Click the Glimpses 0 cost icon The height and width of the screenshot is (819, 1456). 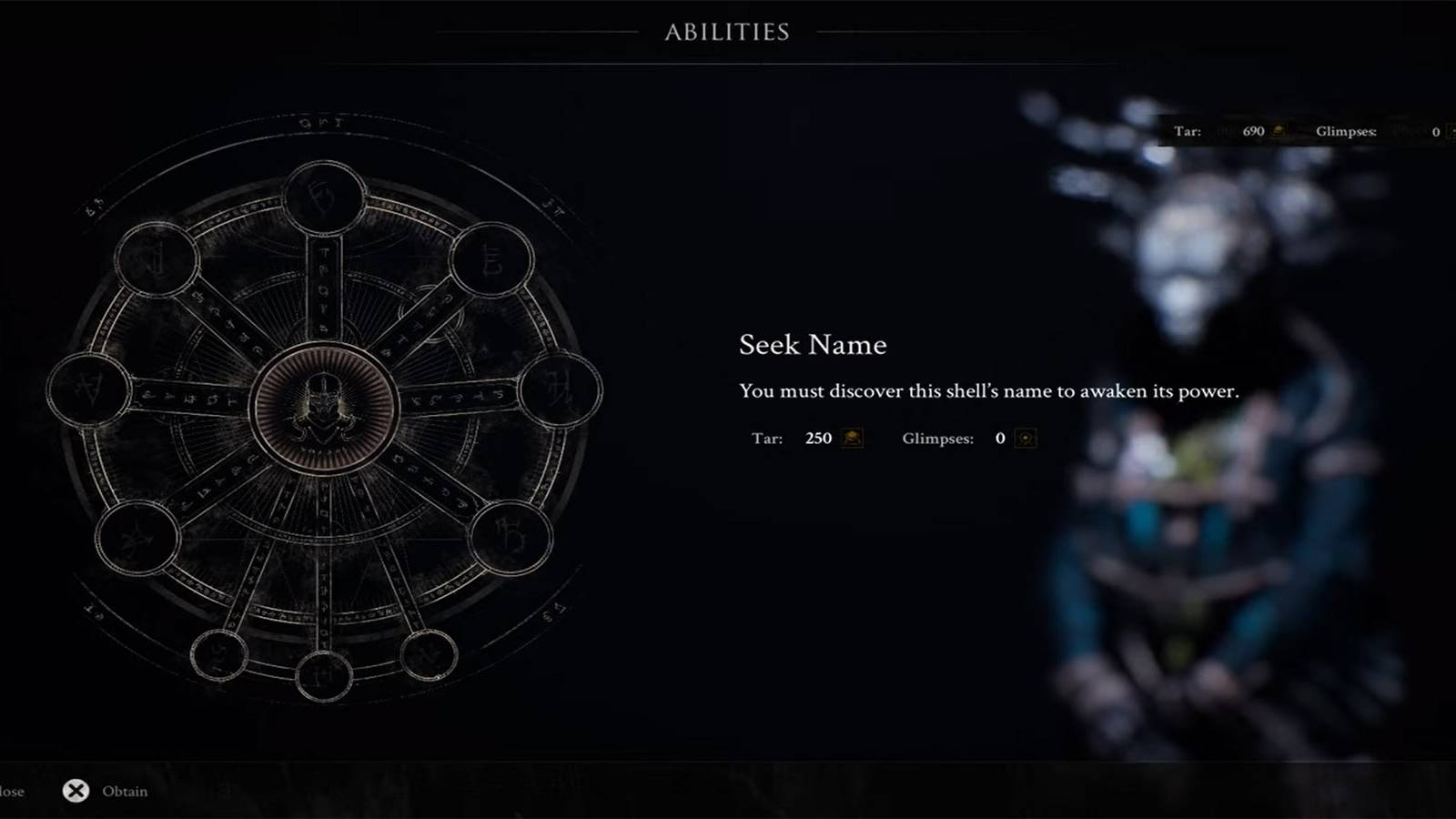pyautogui.click(x=1025, y=439)
